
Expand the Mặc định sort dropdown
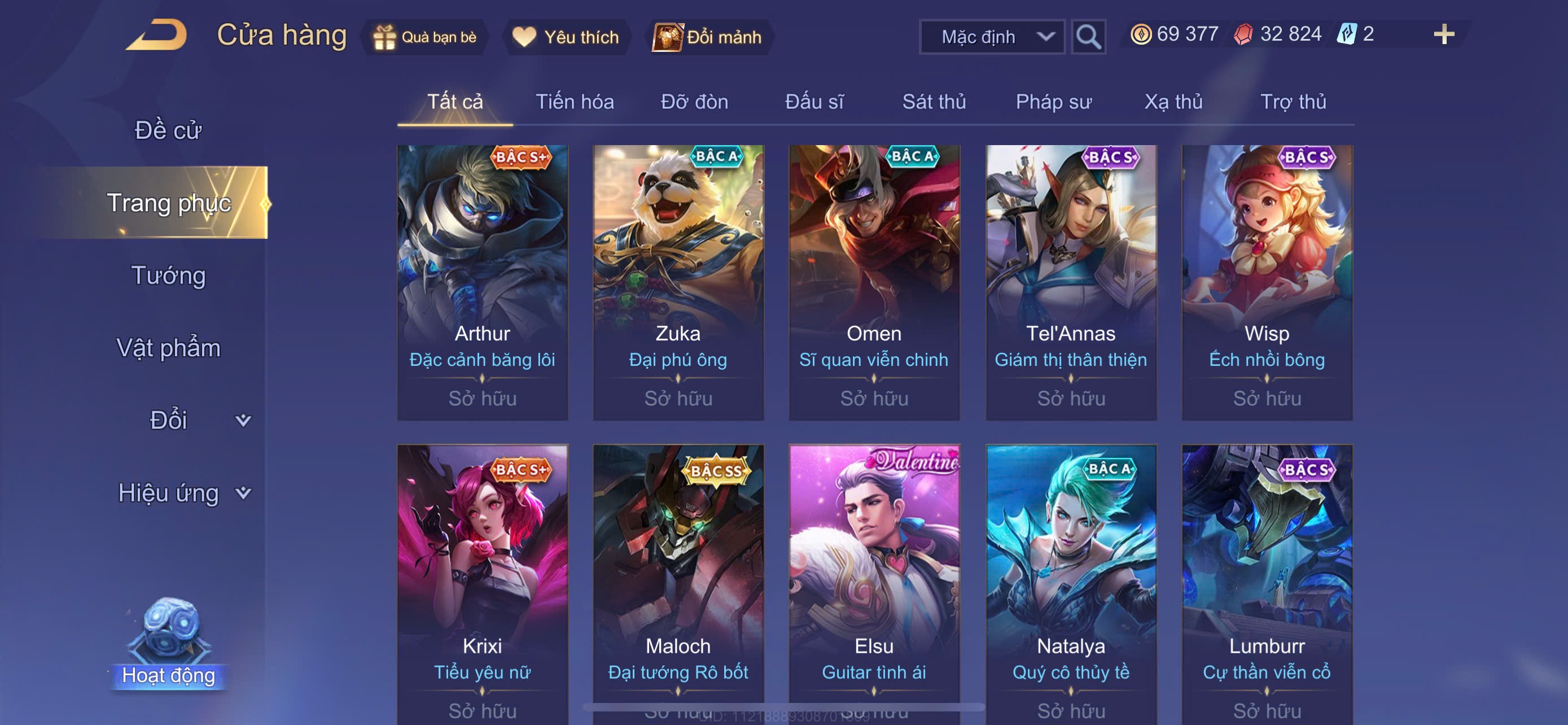[992, 37]
